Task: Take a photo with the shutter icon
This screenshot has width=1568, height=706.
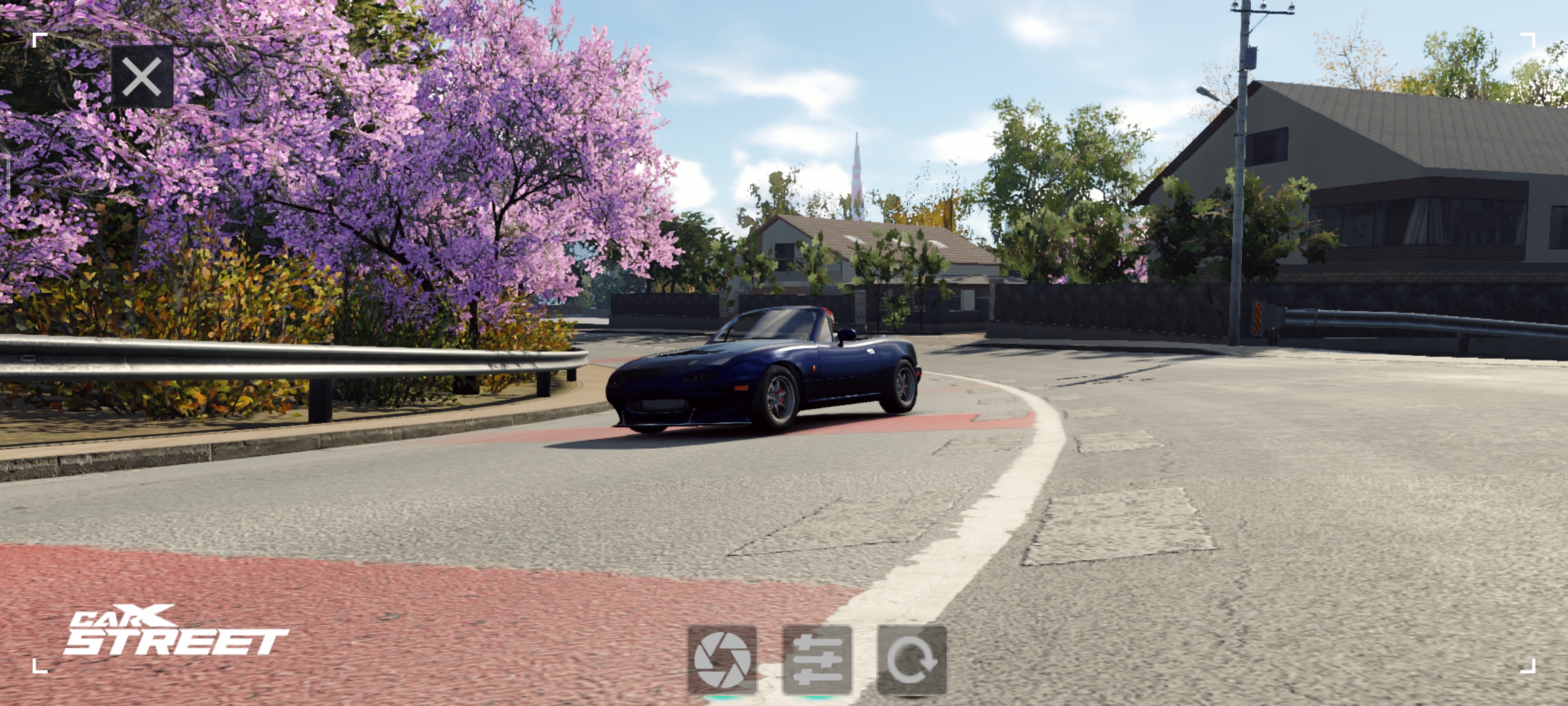Action: 722,659
